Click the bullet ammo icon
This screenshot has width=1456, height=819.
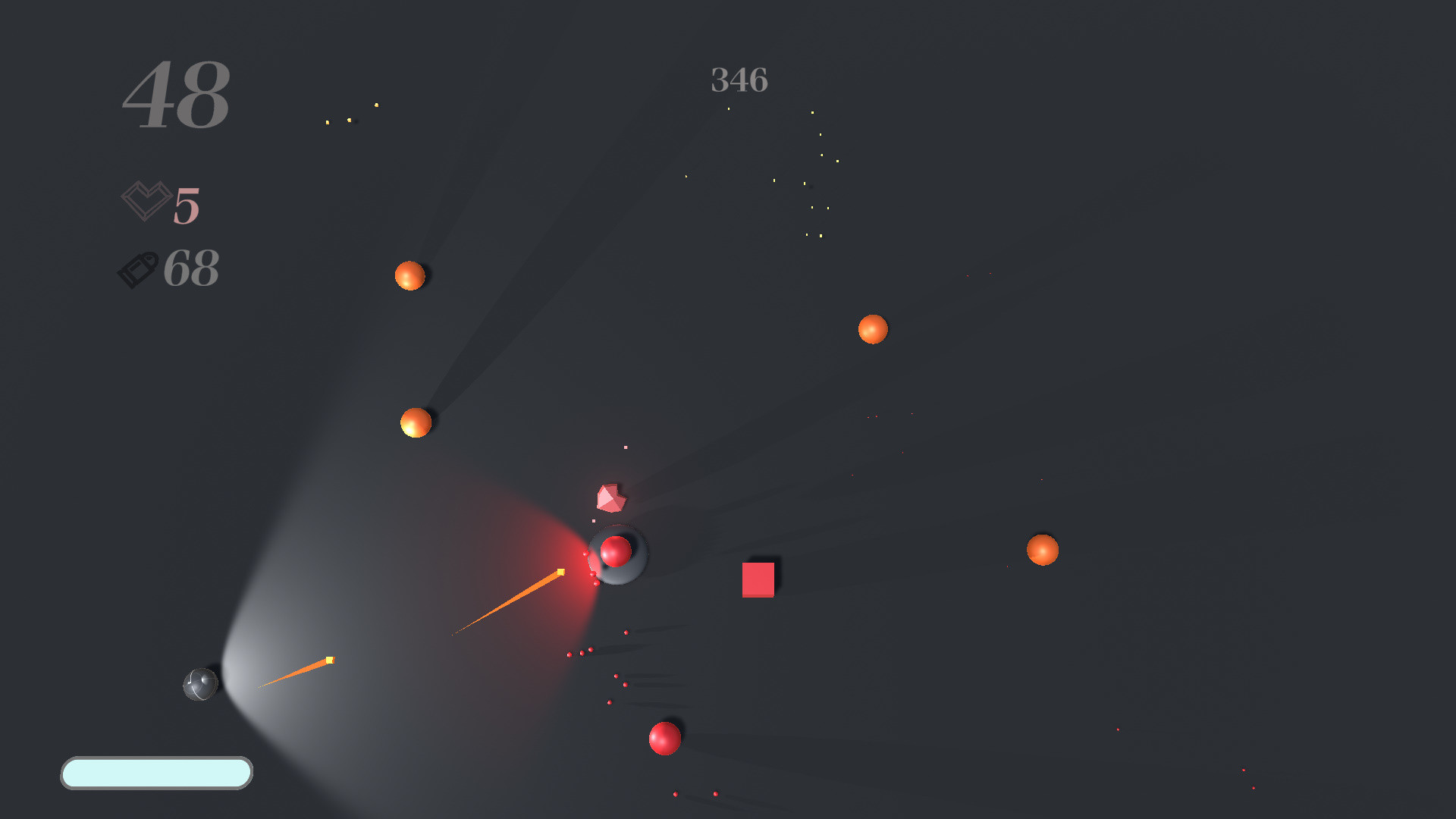click(139, 267)
